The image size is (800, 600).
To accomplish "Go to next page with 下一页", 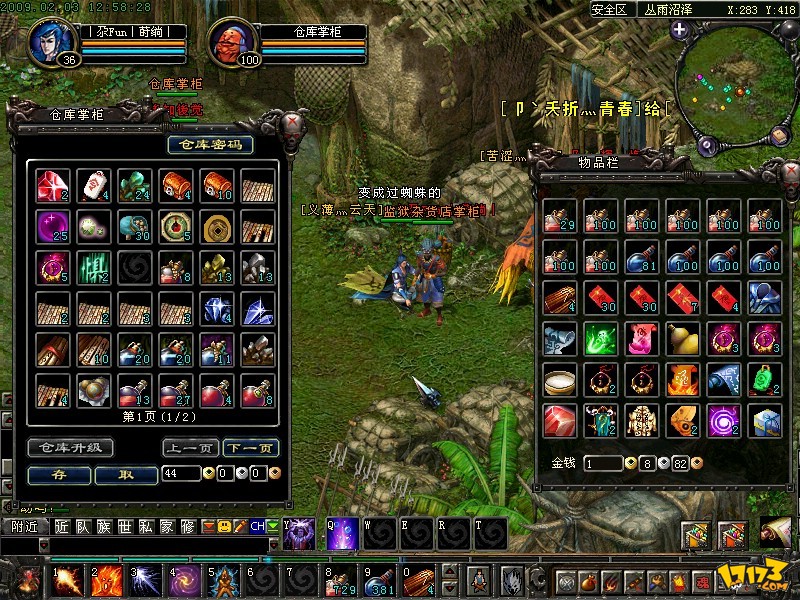I will click(x=250, y=448).
